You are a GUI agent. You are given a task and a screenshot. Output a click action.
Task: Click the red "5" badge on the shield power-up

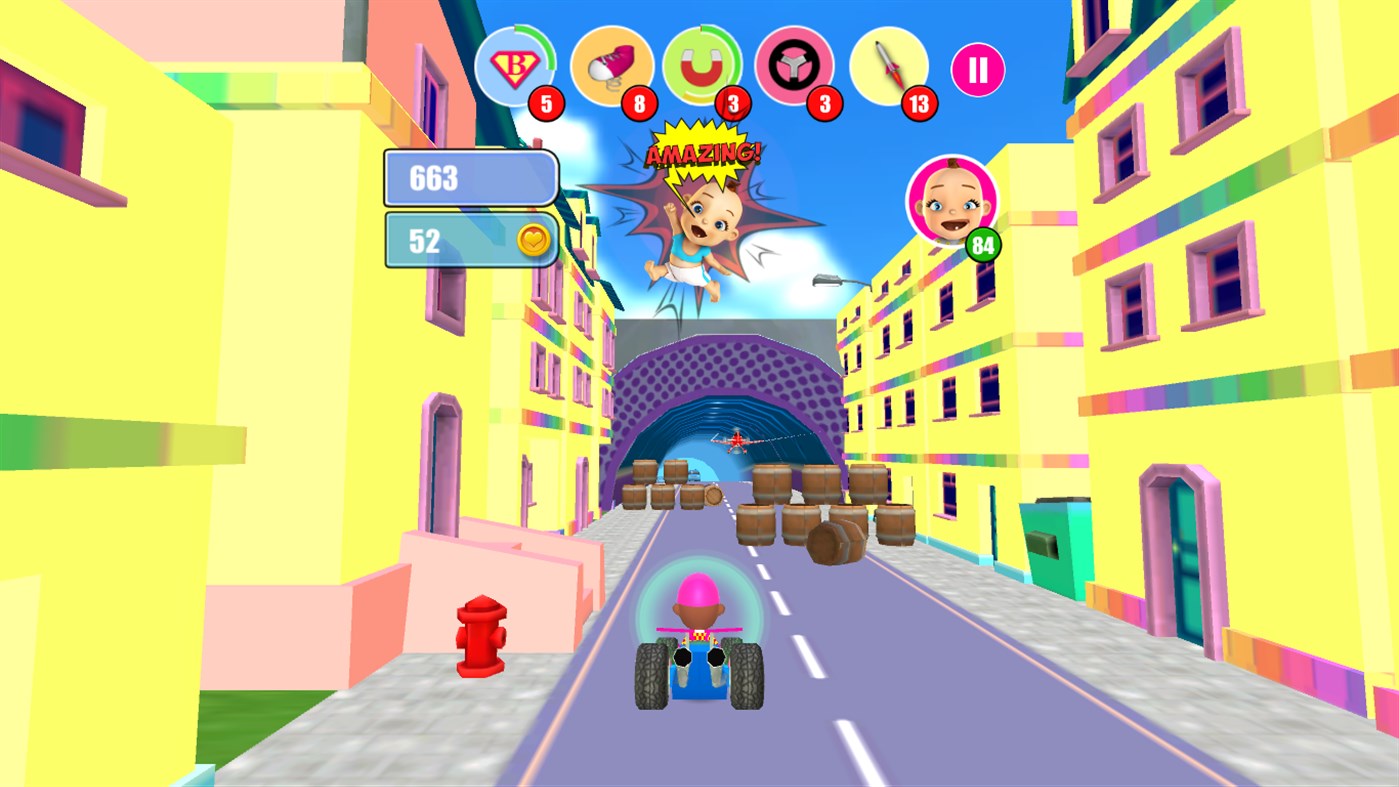(547, 104)
